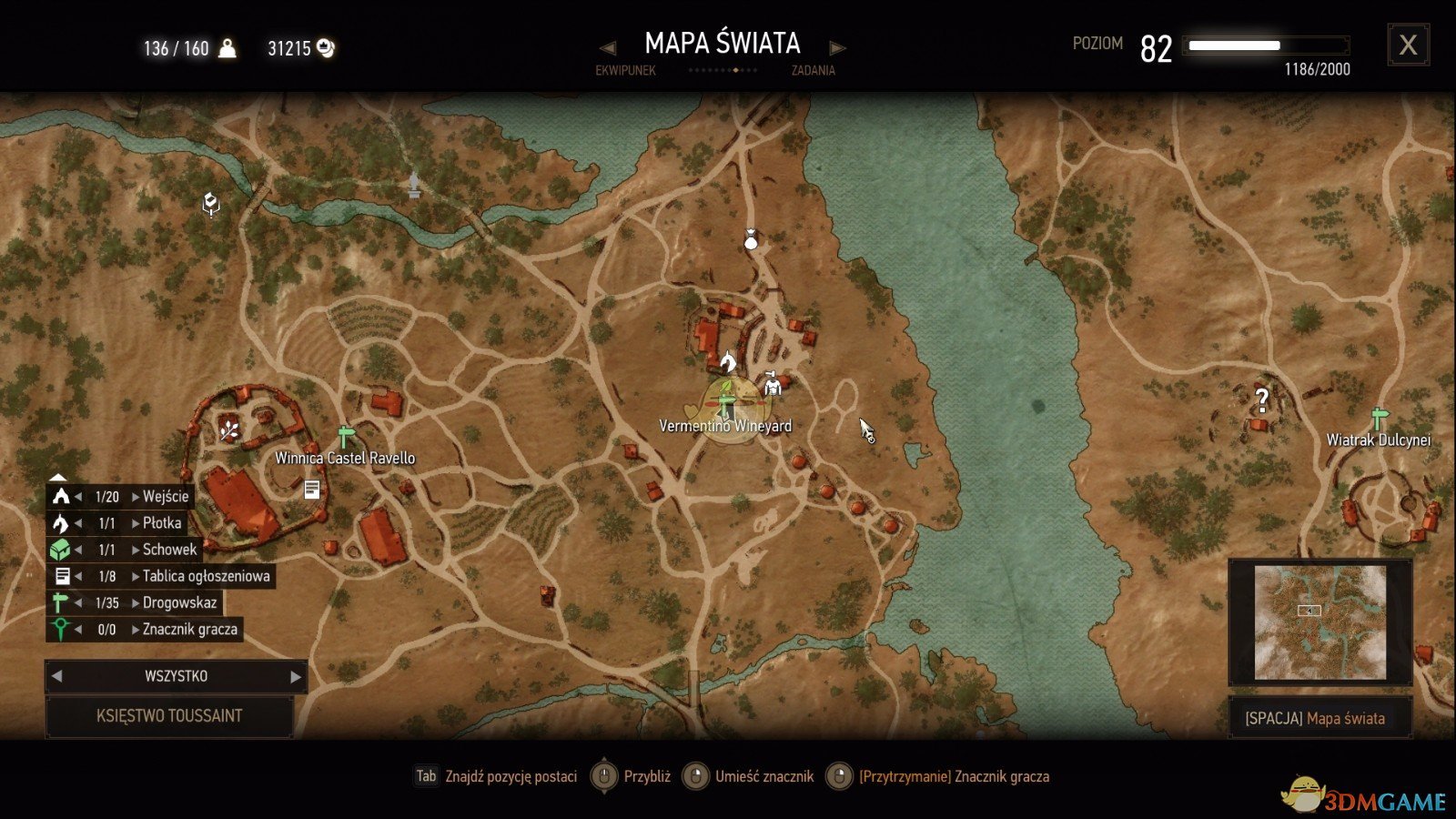The image size is (1456, 819).
Task: Click the question mark undiscovered location marker
Action: point(1262,399)
